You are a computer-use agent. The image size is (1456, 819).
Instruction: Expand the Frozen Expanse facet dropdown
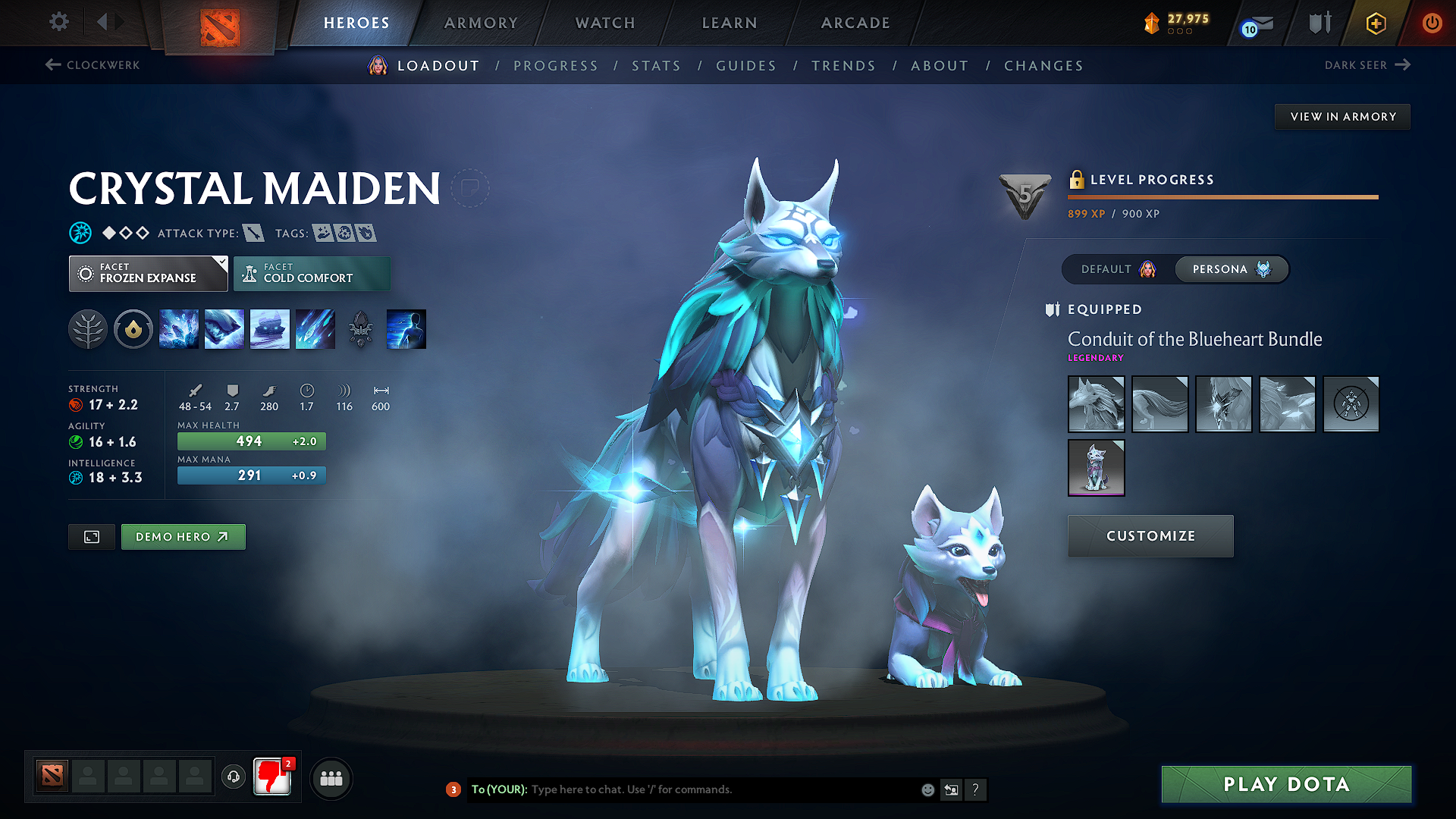pos(148,273)
